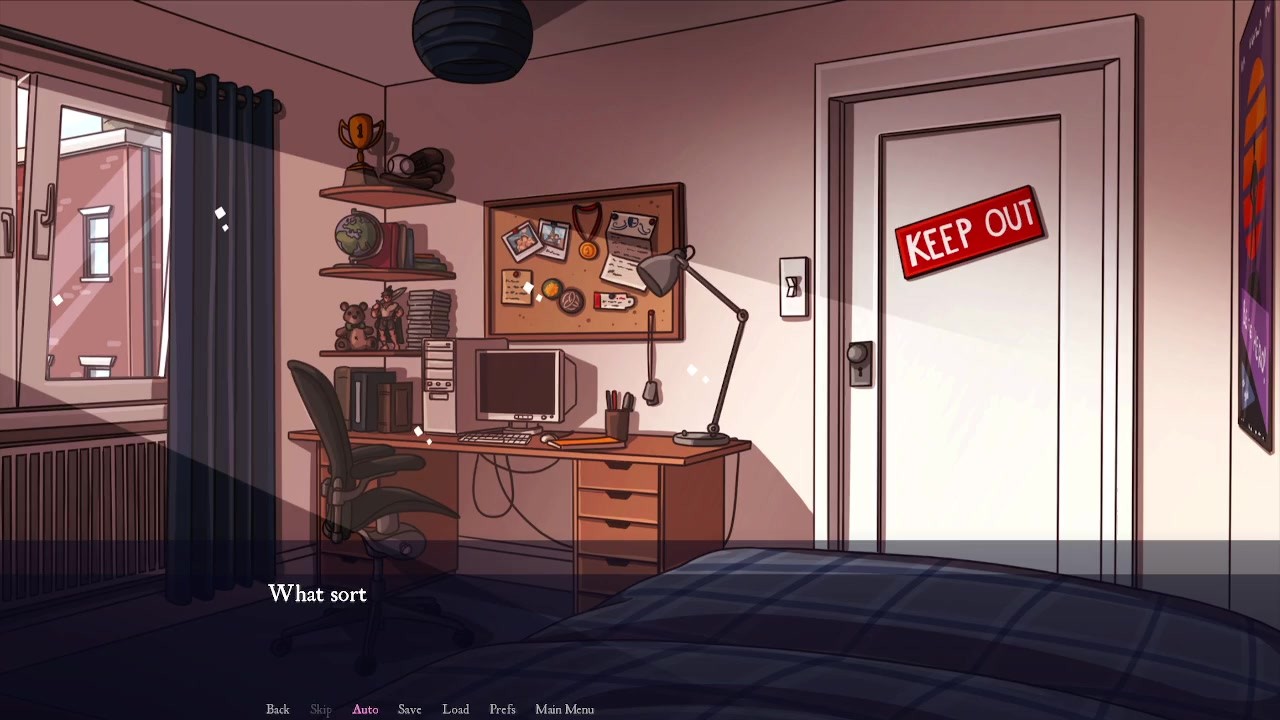Flip the light switch beside the door

793,288
